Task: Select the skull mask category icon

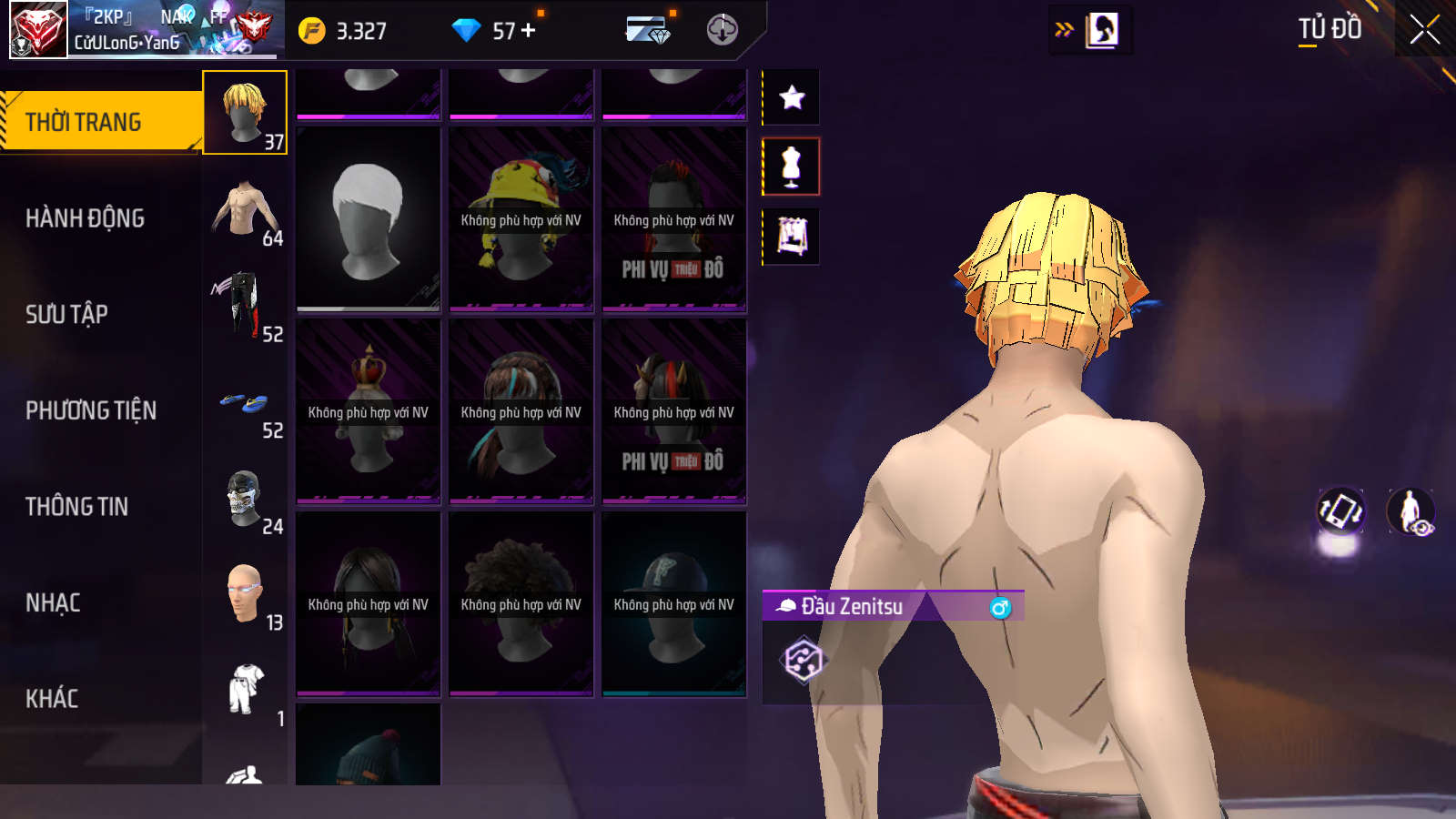Action: pos(245,499)
